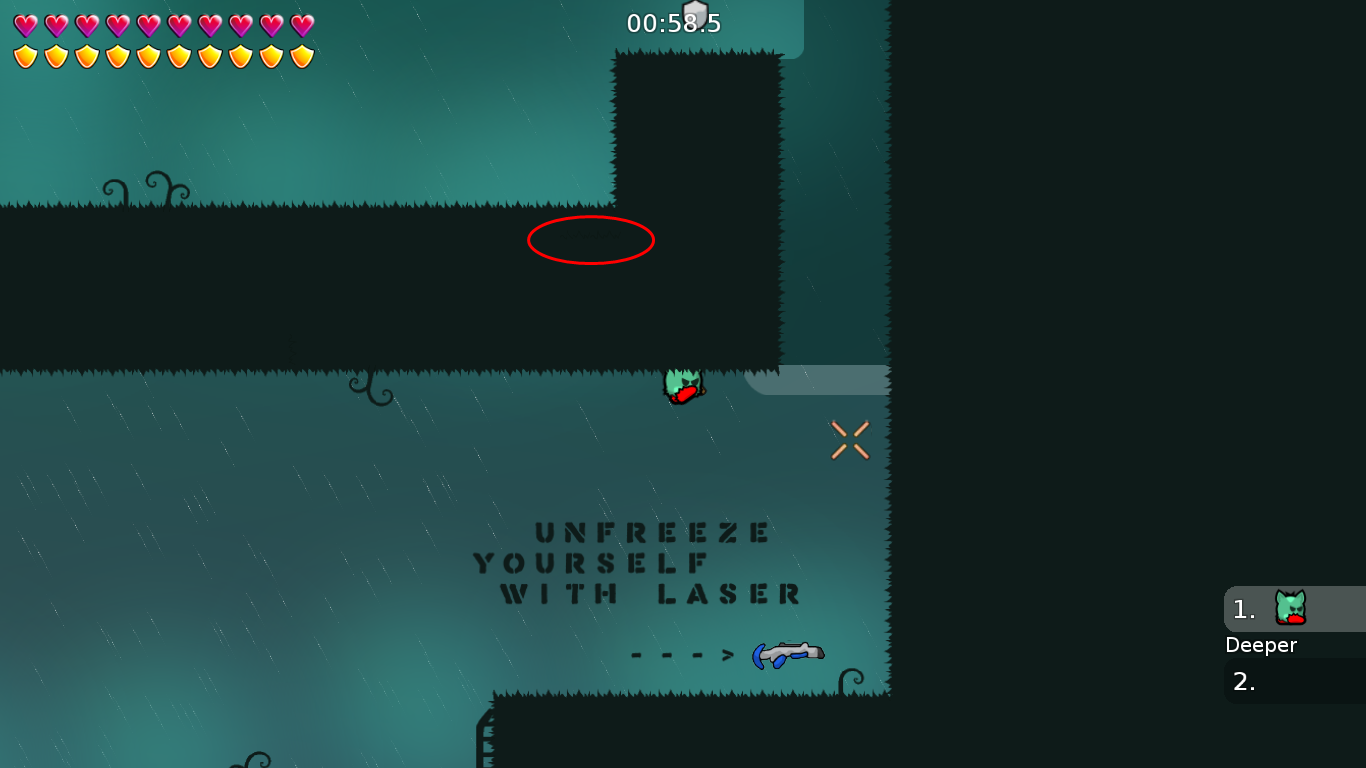The height and width of the screenshot is (768, 1366).
Task: Click the player name label Deeper
Action: point(1261,645)
